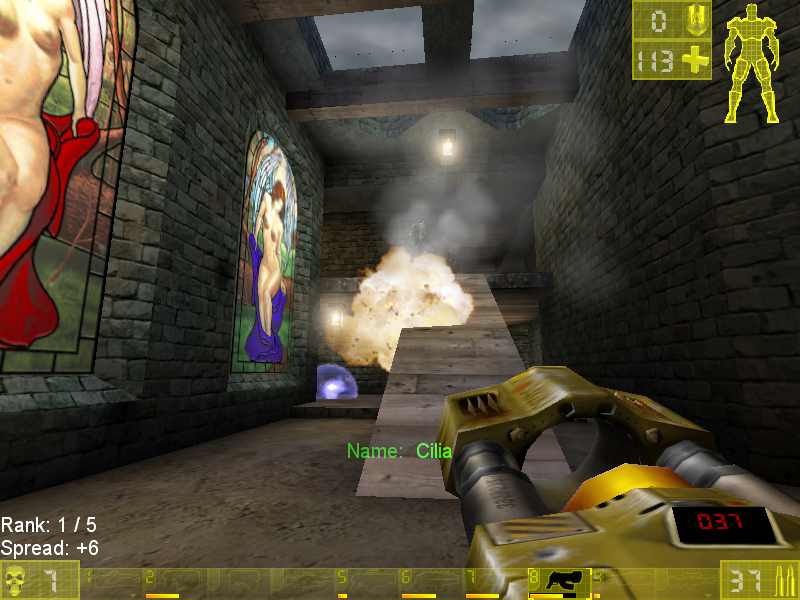Image resolution: width=800 pixels, height=600 pixels.
Task: Choose weapon slot 5 in weapon bar
Action: click(366, 581)
